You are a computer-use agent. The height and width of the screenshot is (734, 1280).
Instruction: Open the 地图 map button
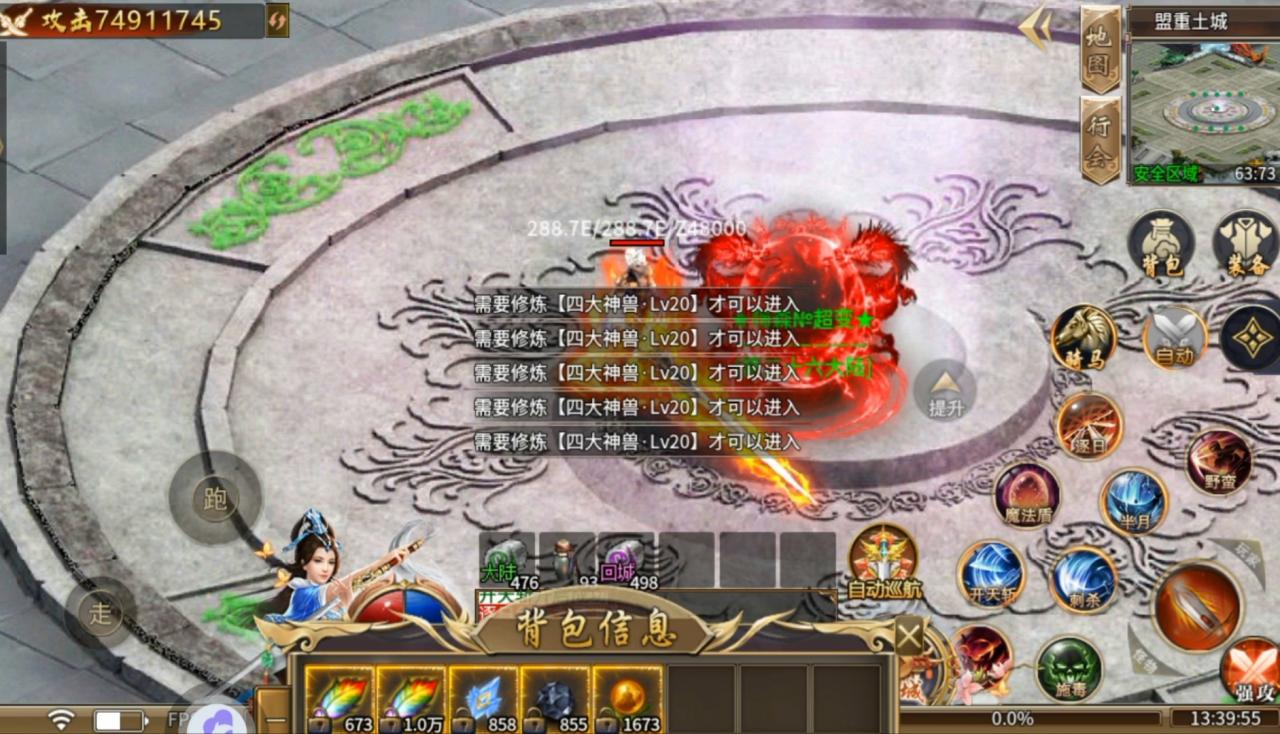pyautogui.click(x=1100, y=49)
